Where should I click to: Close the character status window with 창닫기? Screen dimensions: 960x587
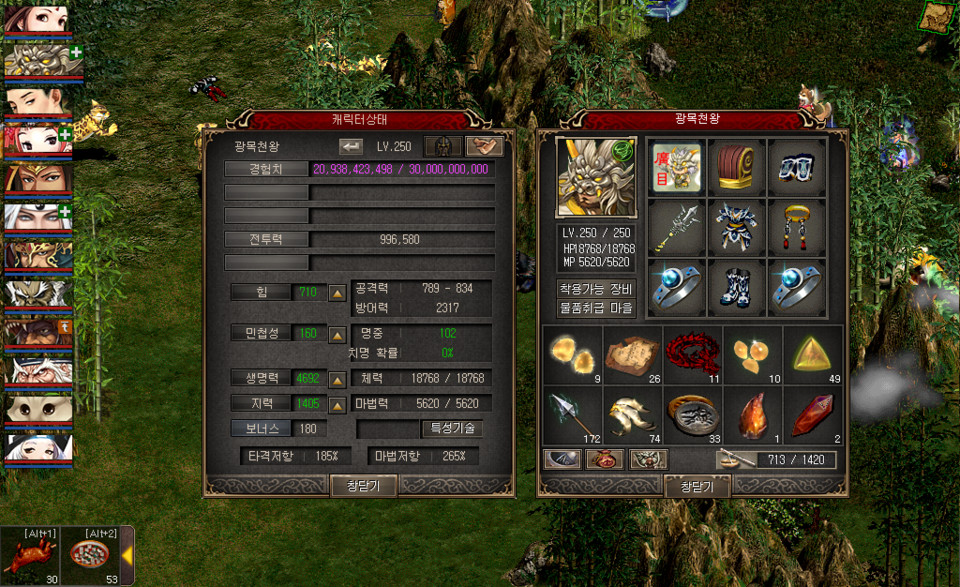click(364, 486)
